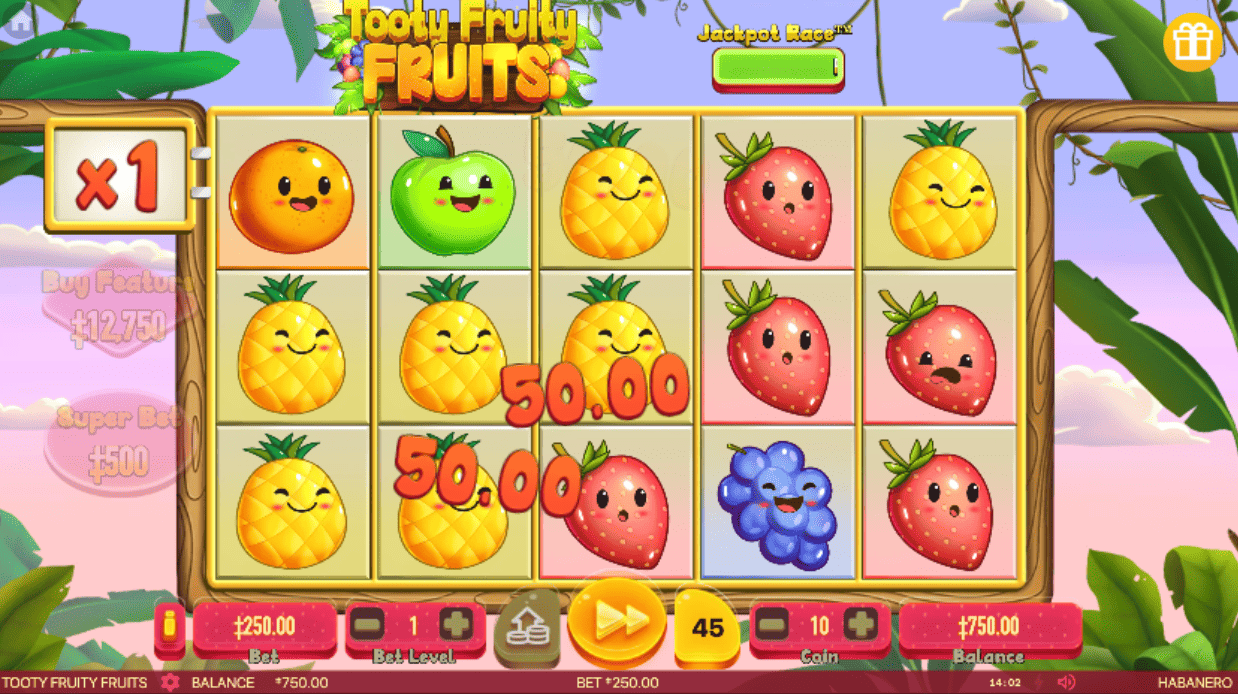Decrease the Bet Level
This screenshot has width=1238, height=694.
point(368,627)
